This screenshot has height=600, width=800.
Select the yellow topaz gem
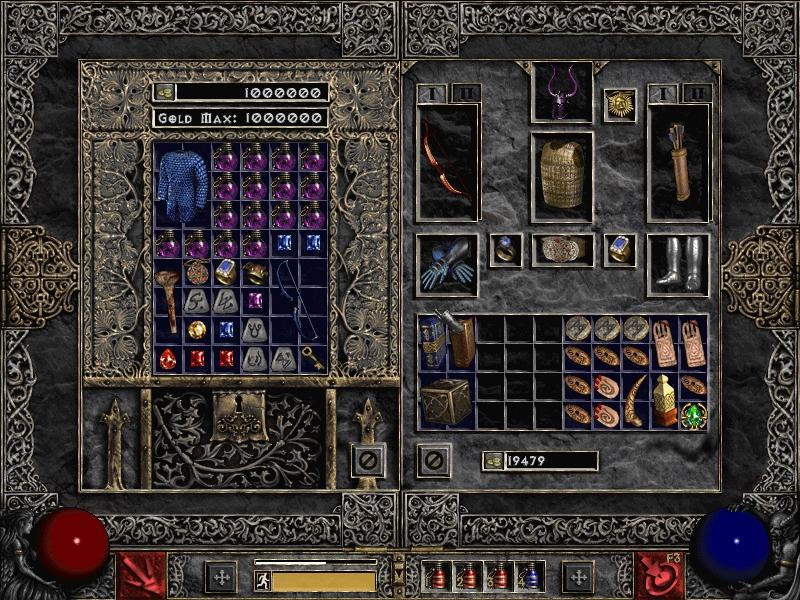point(198,329)
